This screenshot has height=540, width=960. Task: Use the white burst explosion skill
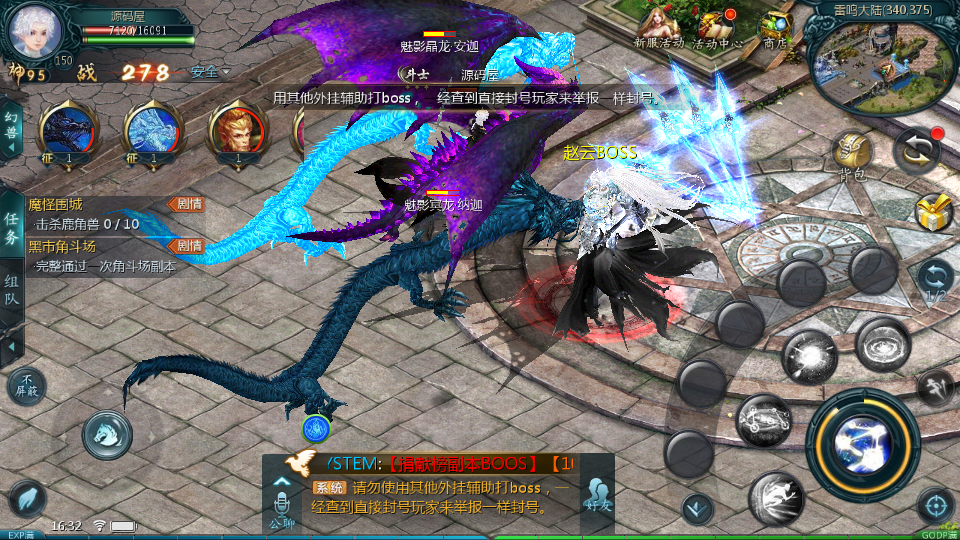click(809, 355)
